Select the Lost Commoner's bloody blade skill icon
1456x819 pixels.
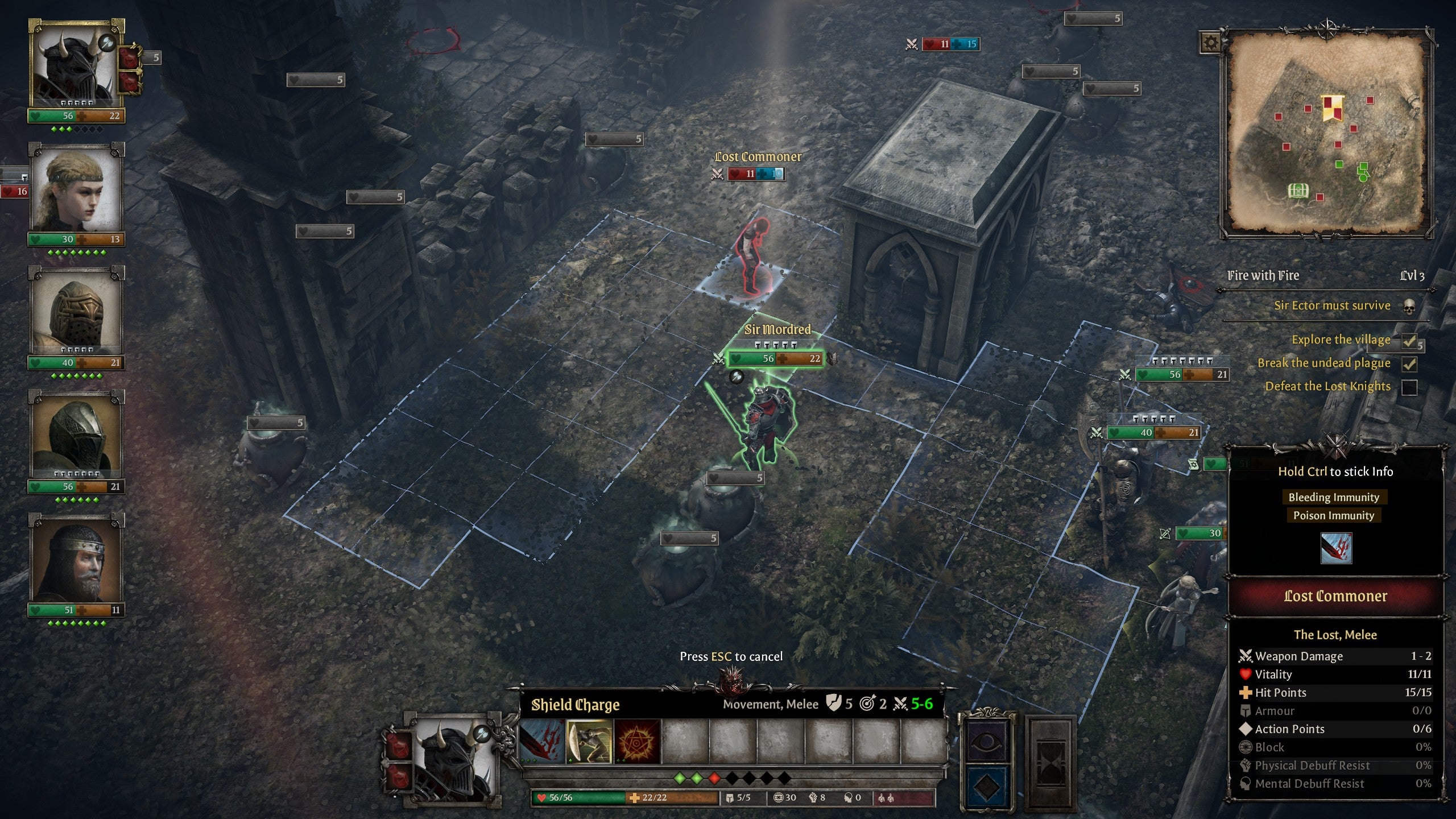[1336, 548]
